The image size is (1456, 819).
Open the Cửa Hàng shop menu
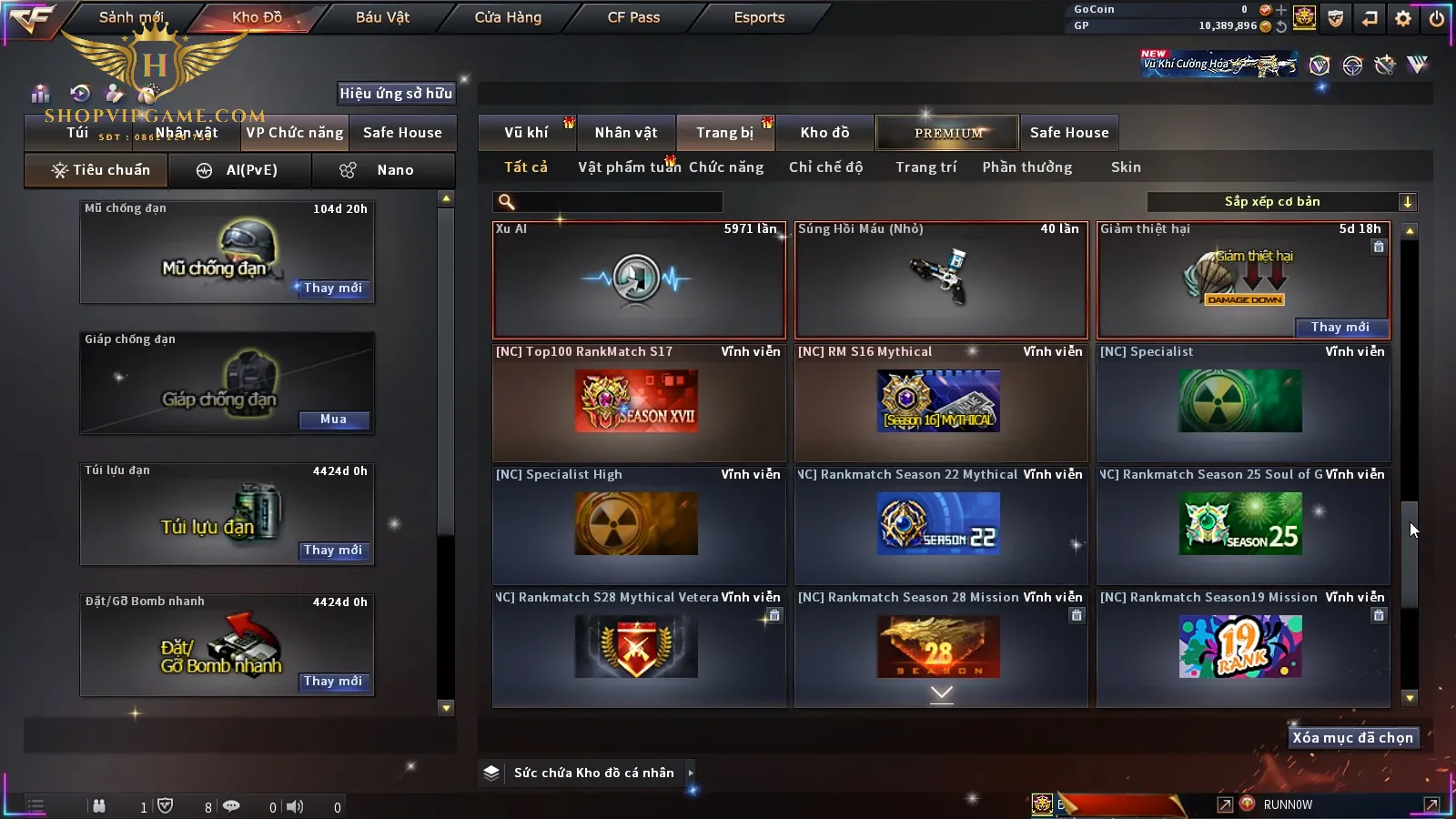tap(508, 17)
